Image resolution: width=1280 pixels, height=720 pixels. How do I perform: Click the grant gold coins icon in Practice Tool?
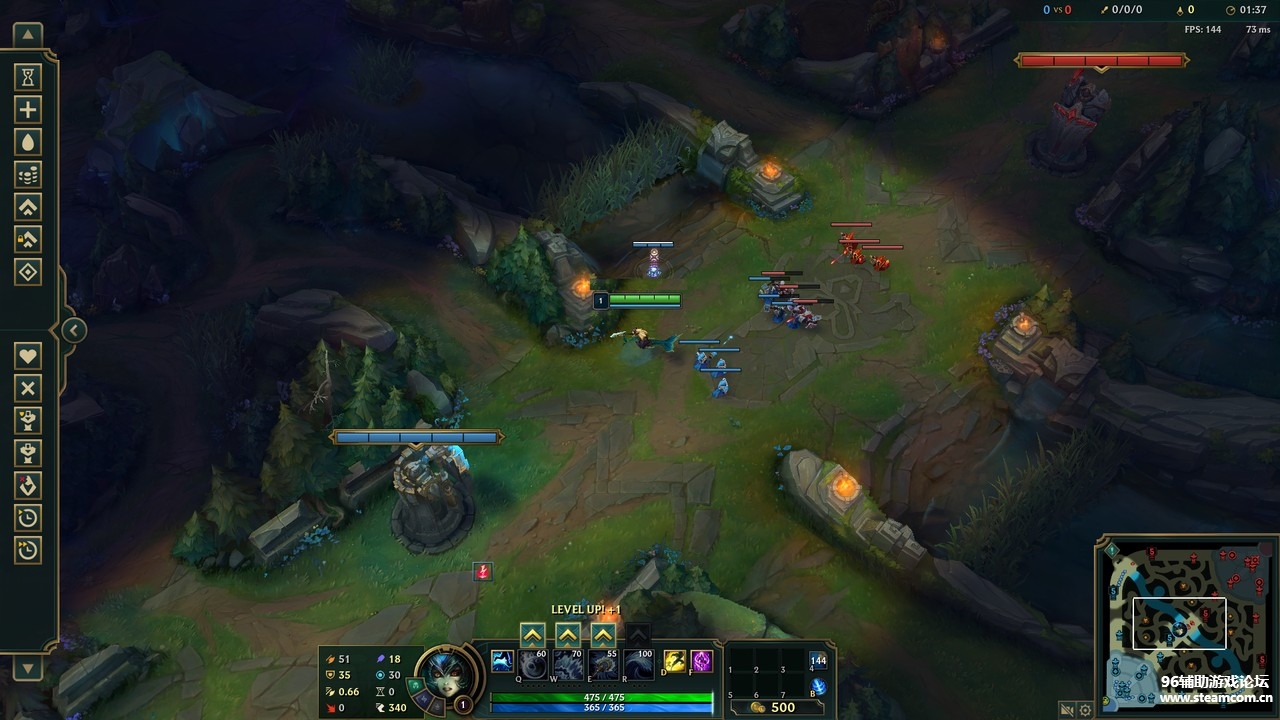click(27, 173)
